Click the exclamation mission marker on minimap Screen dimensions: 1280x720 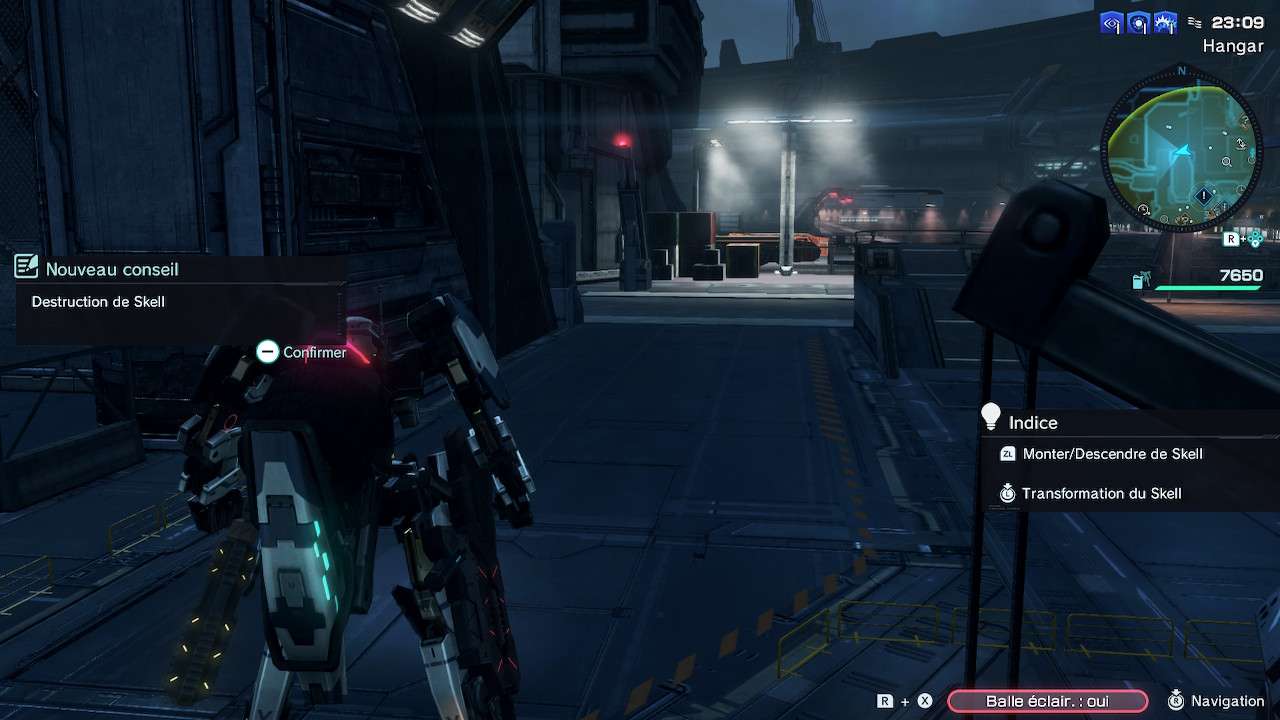(x=1203, y=196)
